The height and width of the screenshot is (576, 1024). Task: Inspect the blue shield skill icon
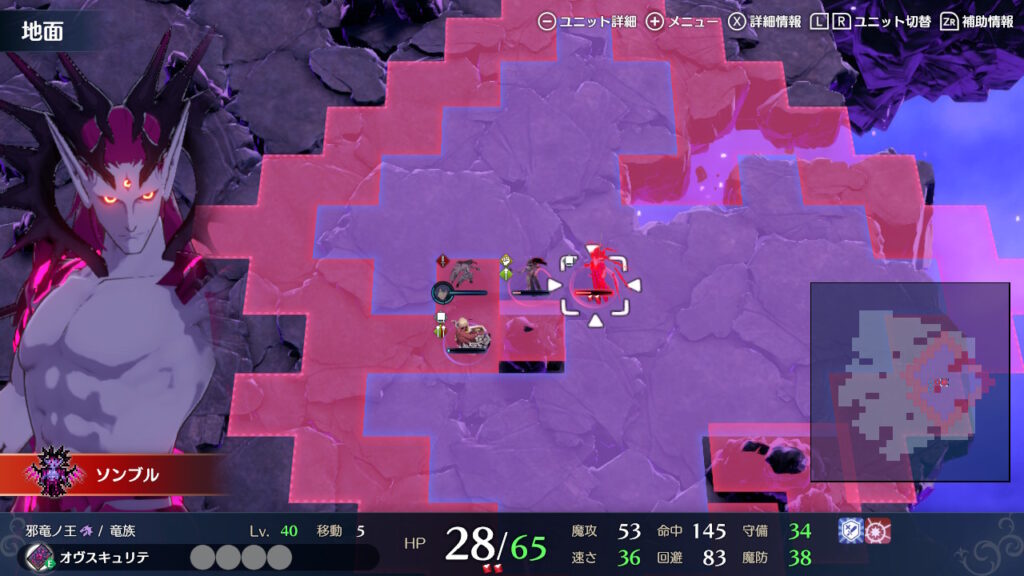coord(848,532)
